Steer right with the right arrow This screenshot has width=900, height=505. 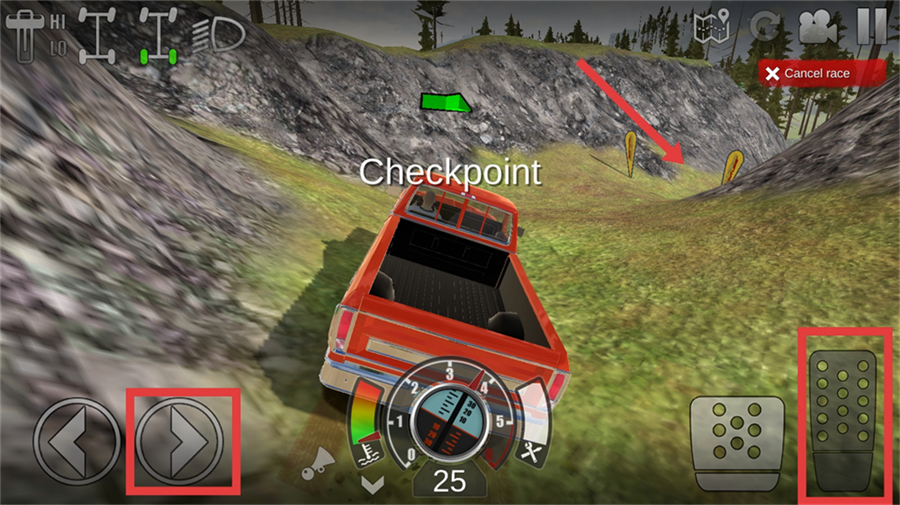182,440
